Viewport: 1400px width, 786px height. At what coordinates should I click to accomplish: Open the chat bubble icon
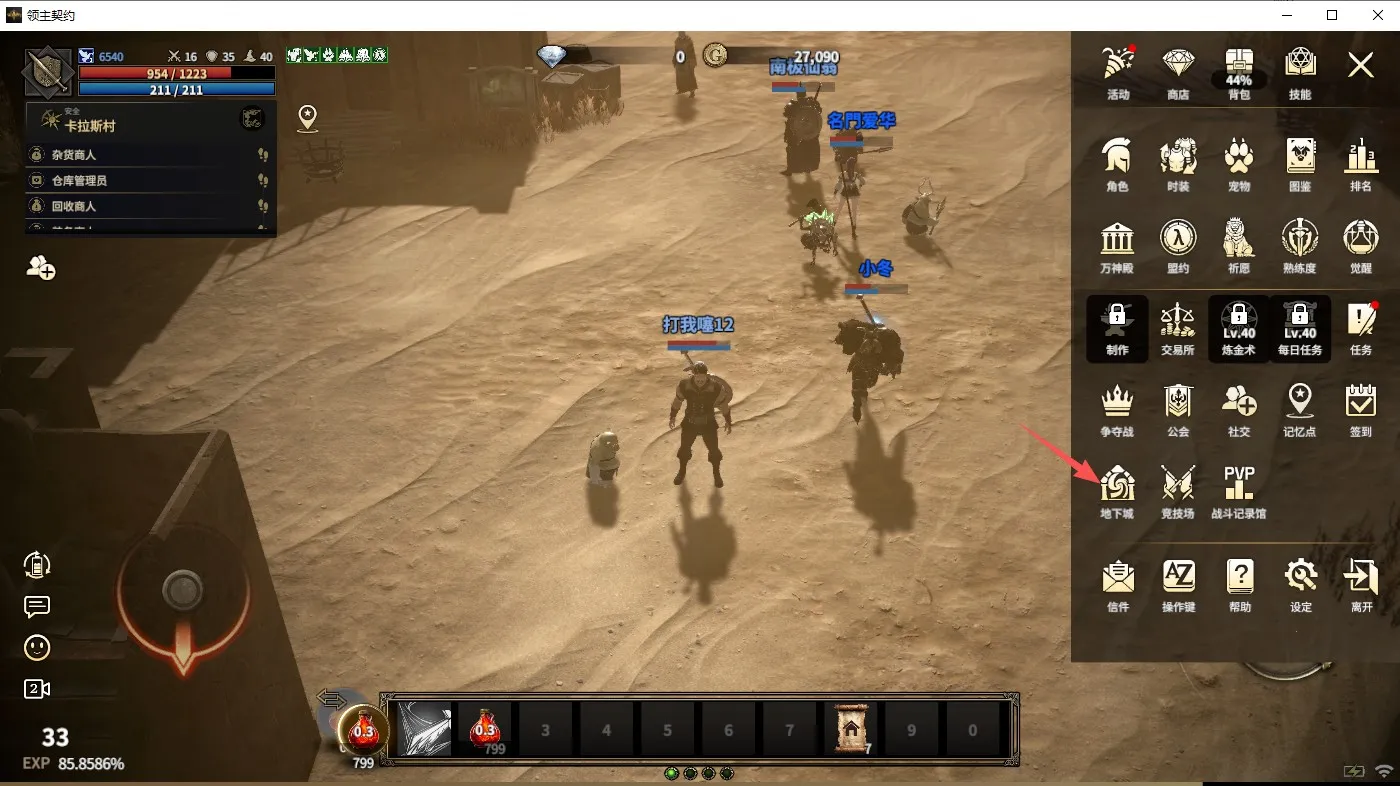(37, 607)
